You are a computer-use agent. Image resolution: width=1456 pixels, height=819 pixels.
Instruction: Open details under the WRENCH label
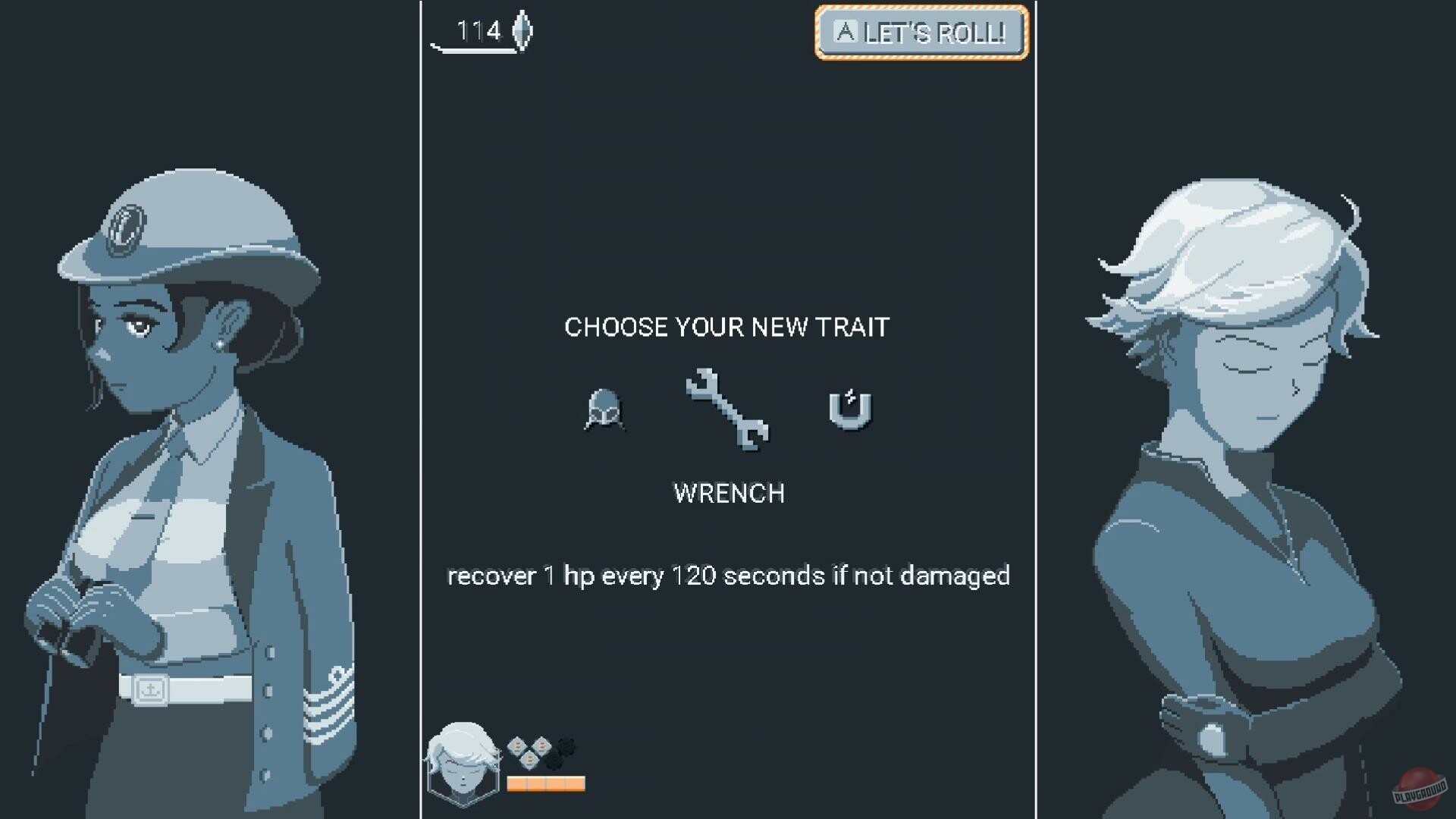click(x=728, y=493)
